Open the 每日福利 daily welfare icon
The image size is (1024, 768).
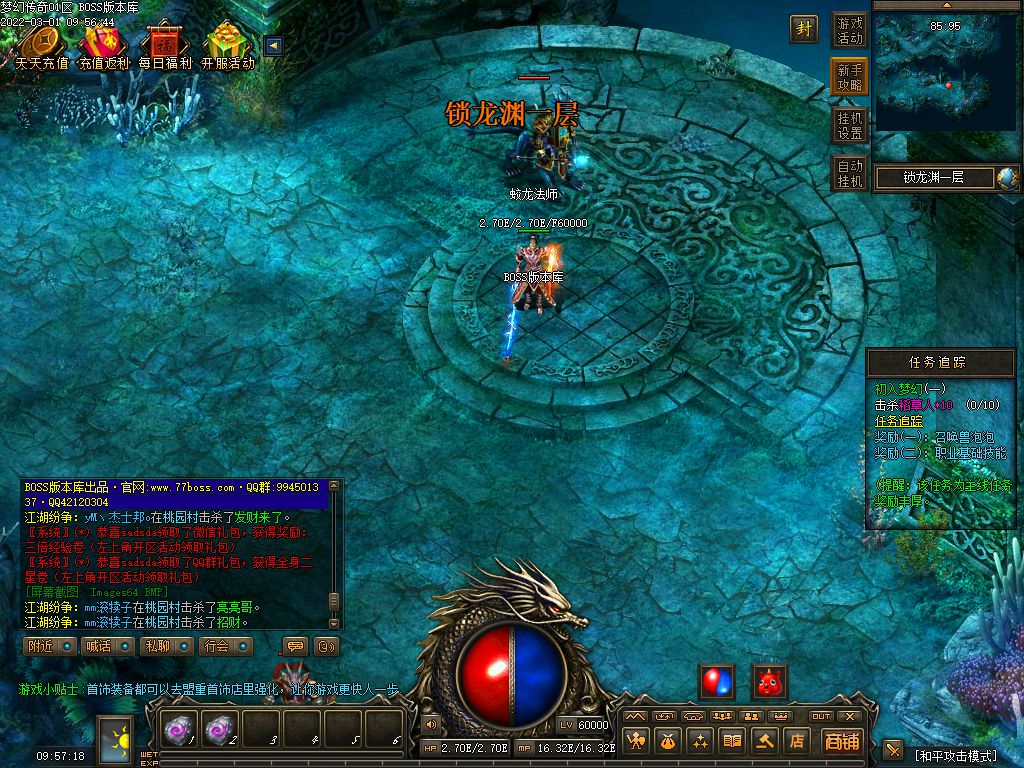[x=165, y=46]
